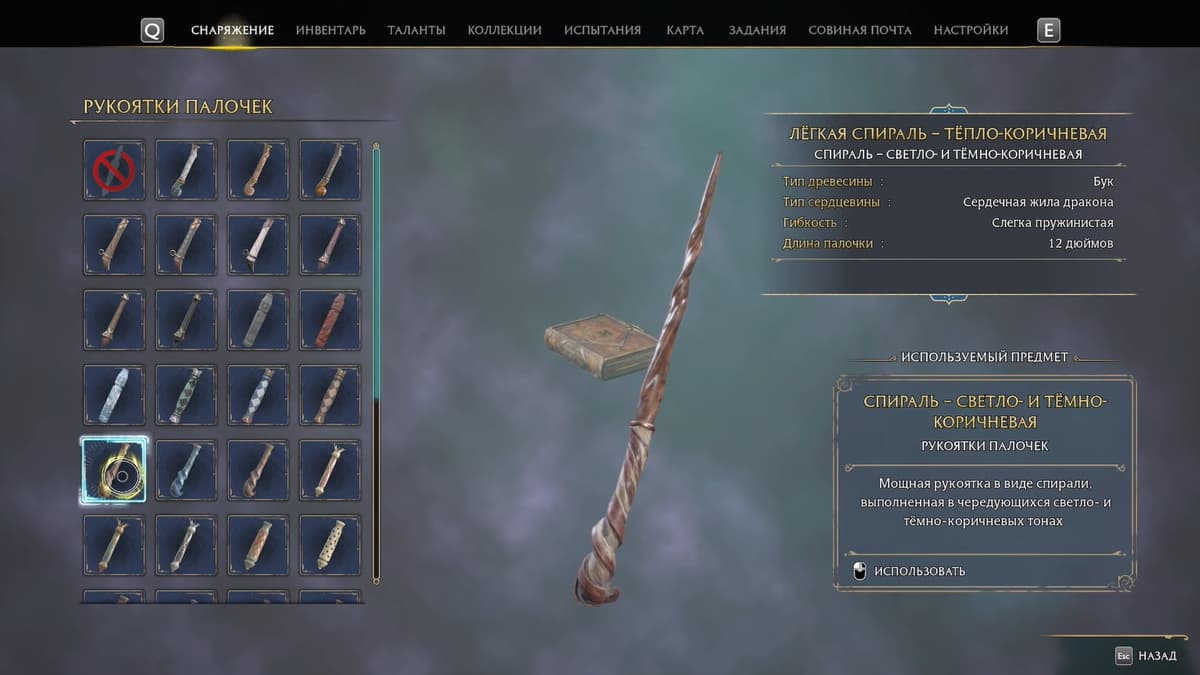The width and height of the screenshot is (1200, 675).
Task: Go back with the Назад button
Action: point(1147,656)
